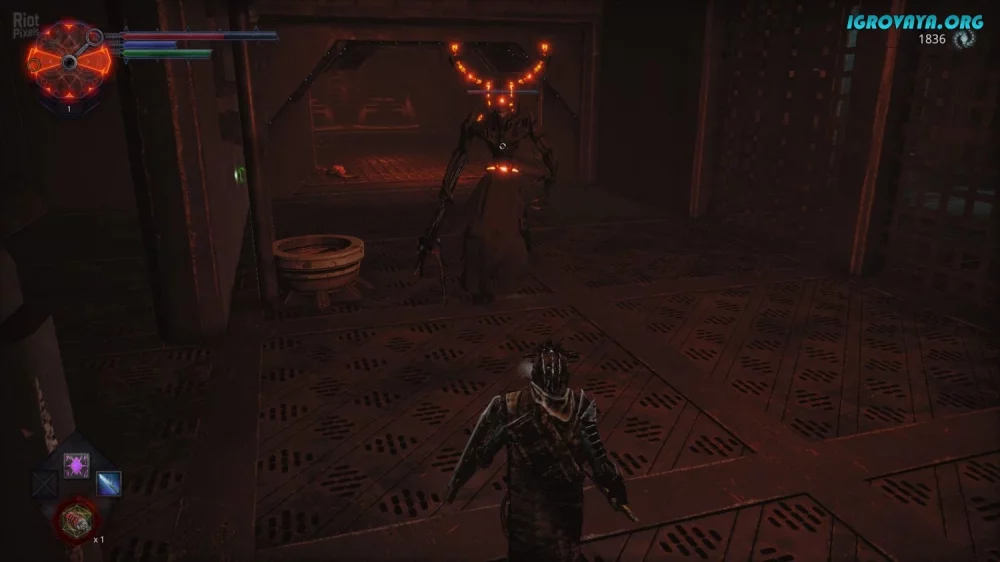Choose the blue blade weapon slot
This screenshot has height=562, width=1000.
click(x=108, y=484)
